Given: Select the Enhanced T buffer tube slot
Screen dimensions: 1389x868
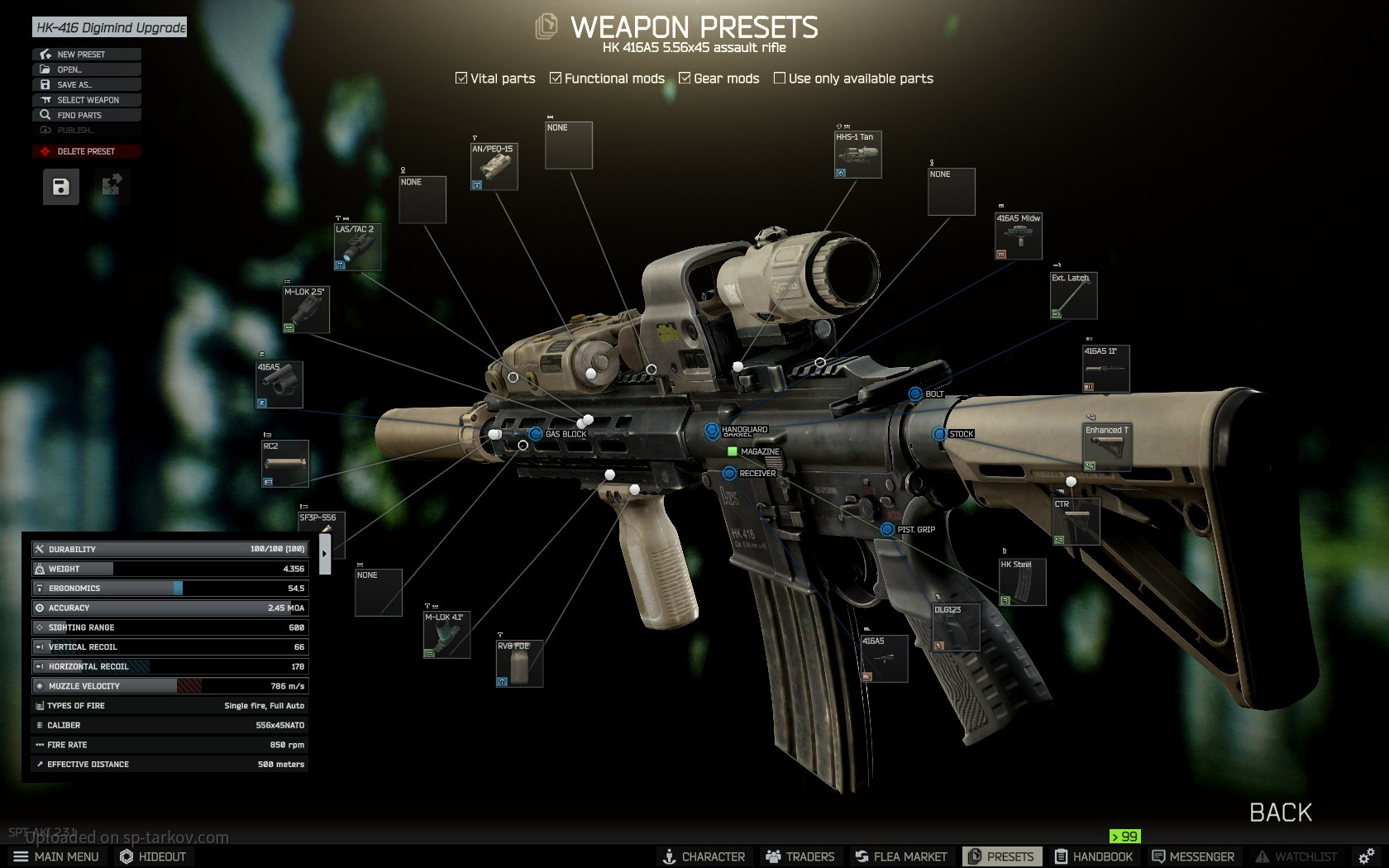Looking at the screenshot, I should tap(1106, 447).
